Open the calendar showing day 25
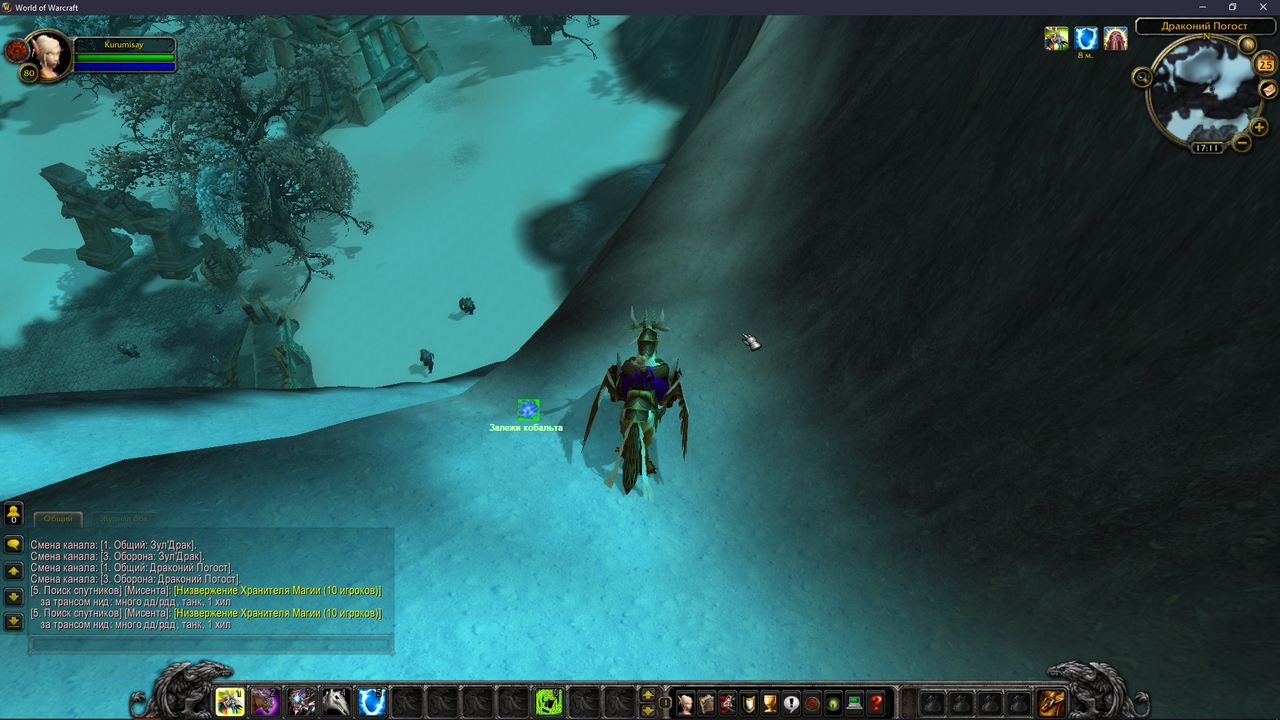This screenshot has width=1280, height=720. click(x=1263, y=64)
